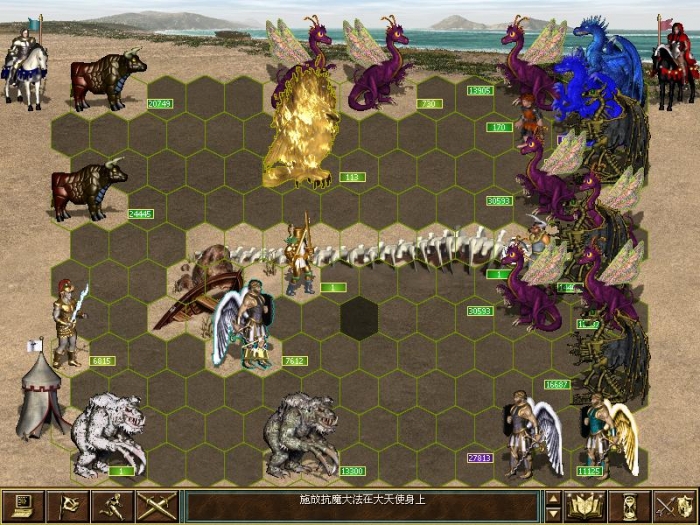Screen dimensions: 700x525
Task: Defend with the sword and shield button
Action: (x=673, y=506)
